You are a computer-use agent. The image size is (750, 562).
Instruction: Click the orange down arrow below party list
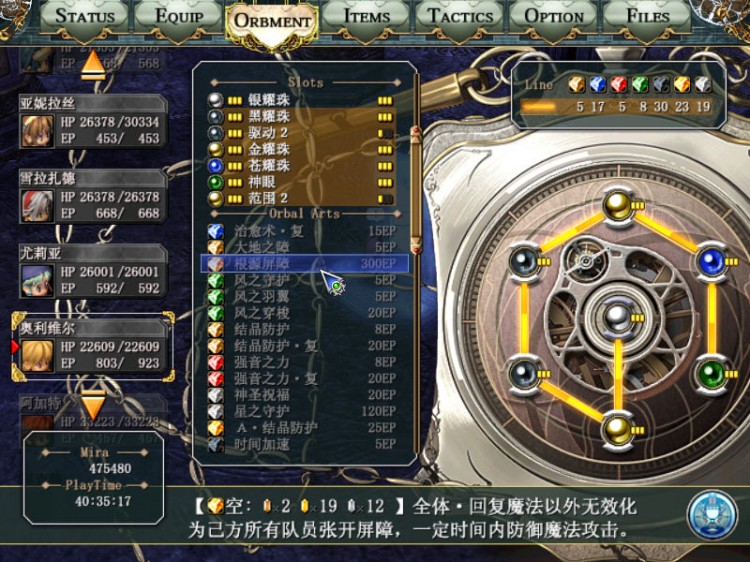(x=92, y=405)
